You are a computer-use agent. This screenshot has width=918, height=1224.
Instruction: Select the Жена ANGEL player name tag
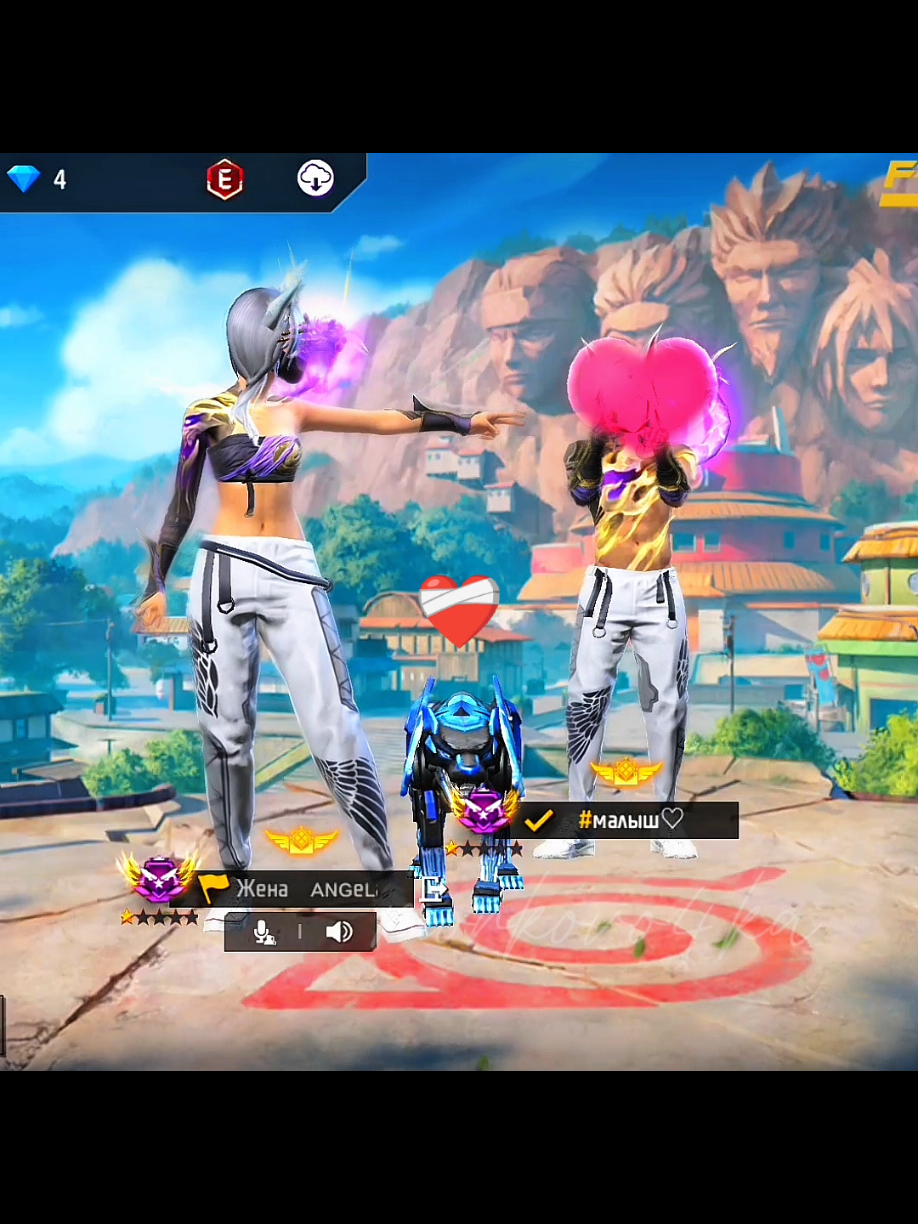pos(305,889)
